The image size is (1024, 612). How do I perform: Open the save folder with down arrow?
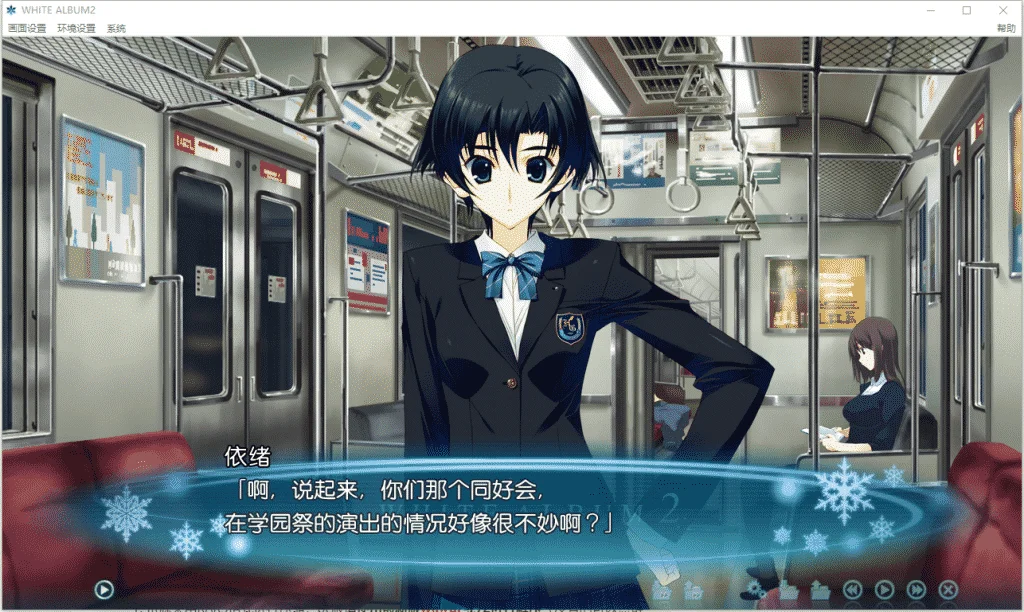pyautogui.click(x=789, y=590)
